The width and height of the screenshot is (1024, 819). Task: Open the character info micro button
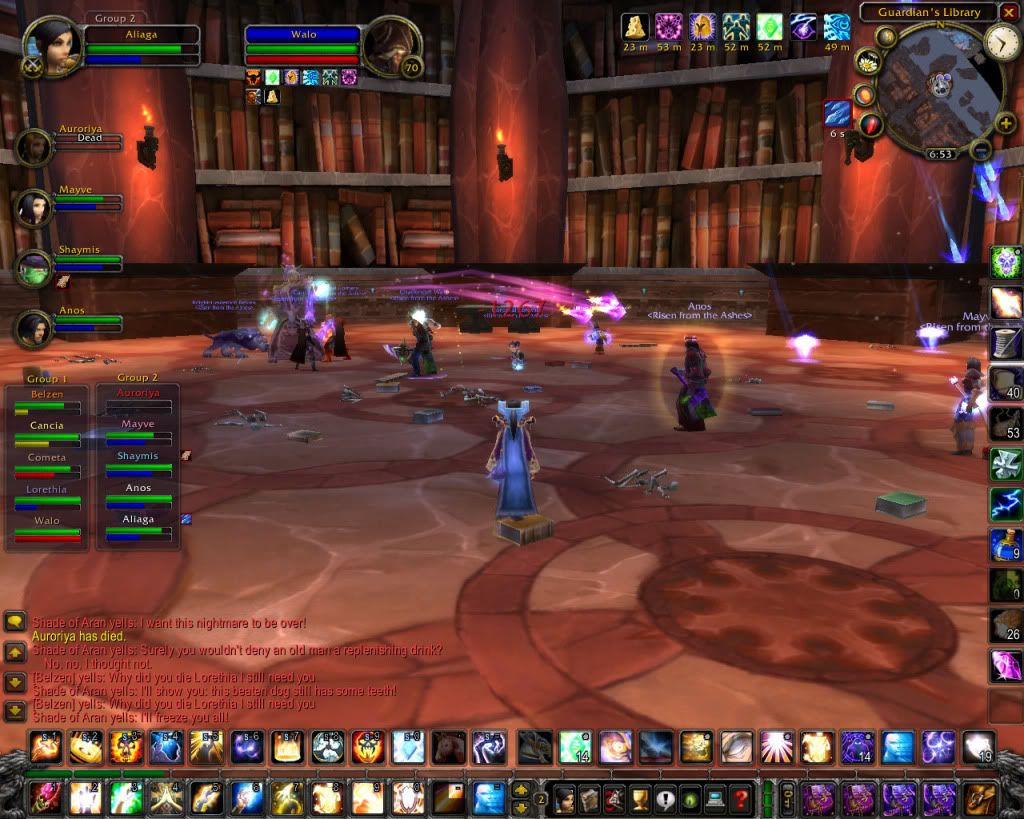pos(563,799)
